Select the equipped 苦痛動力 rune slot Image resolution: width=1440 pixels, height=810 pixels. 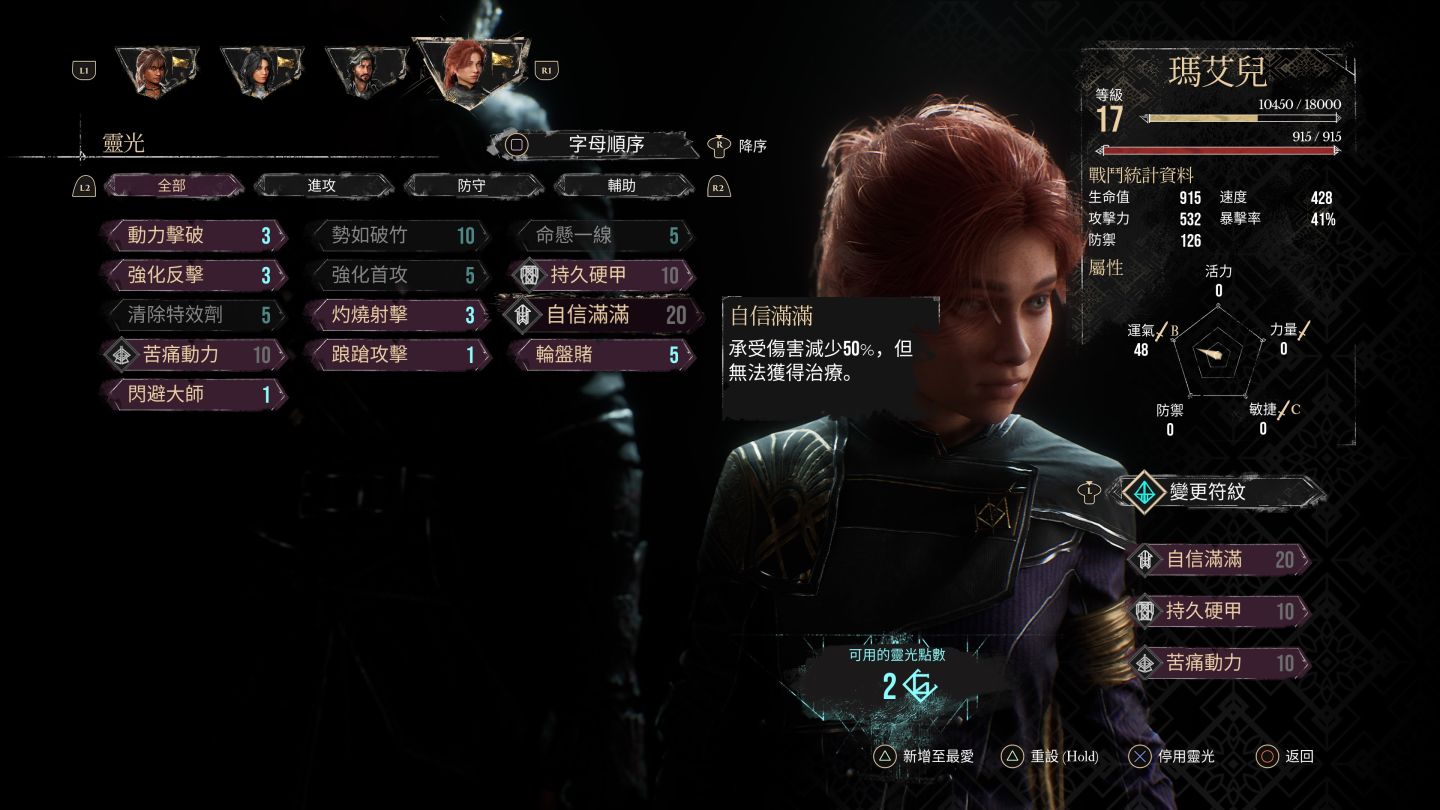click(1218, 662)
